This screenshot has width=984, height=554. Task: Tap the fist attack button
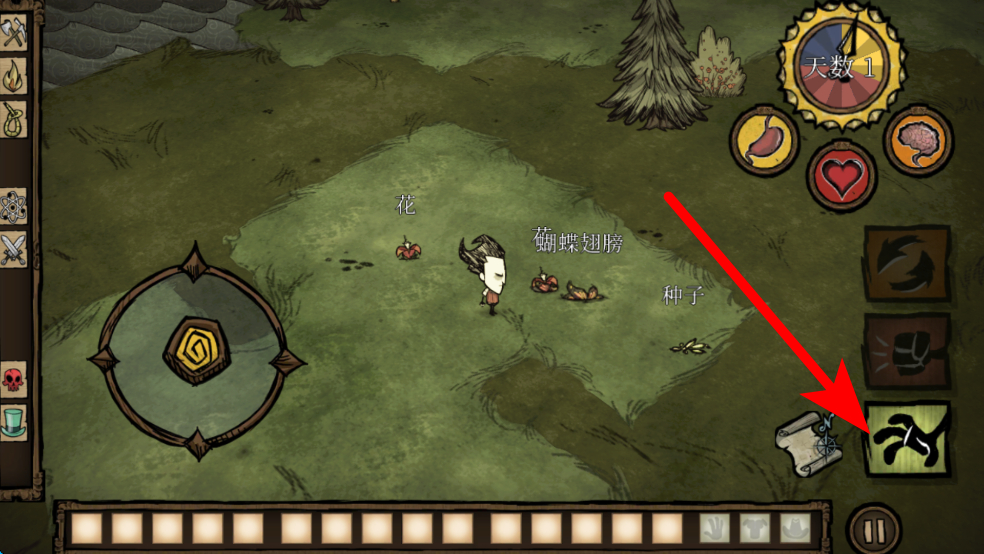(x=907, y=352)
